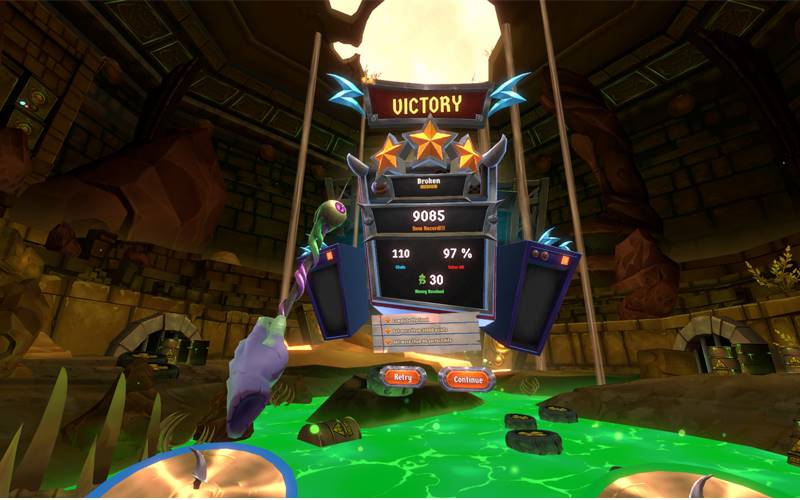Screen dimensions: 800x500
Task: Click the Retry button
Action: (402, 378)
